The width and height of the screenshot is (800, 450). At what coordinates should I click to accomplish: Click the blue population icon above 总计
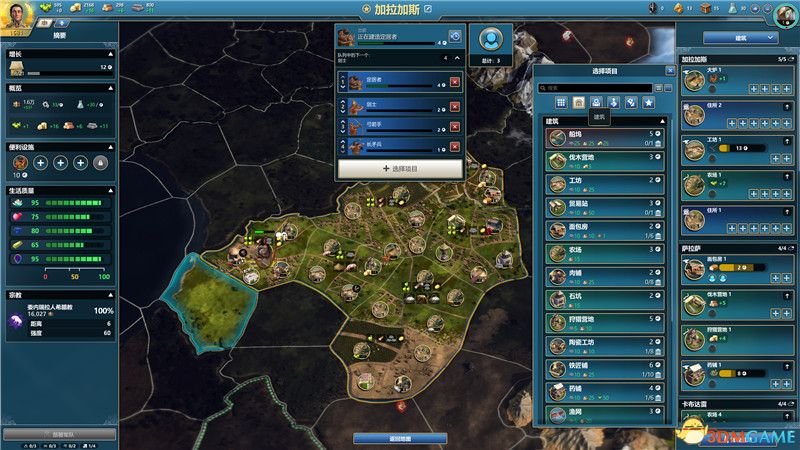[x=490, y=40]
